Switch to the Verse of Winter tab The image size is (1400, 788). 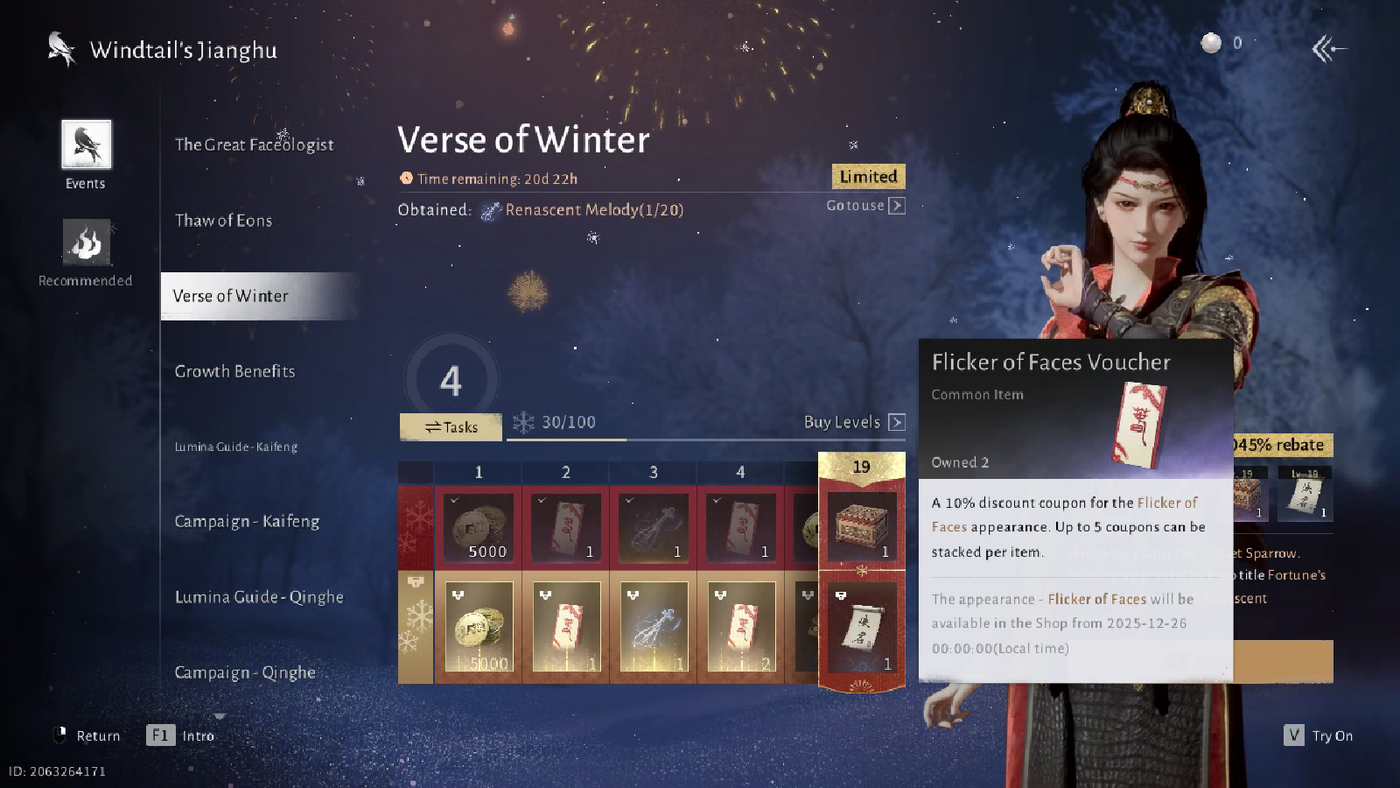(x=231, y=296)
